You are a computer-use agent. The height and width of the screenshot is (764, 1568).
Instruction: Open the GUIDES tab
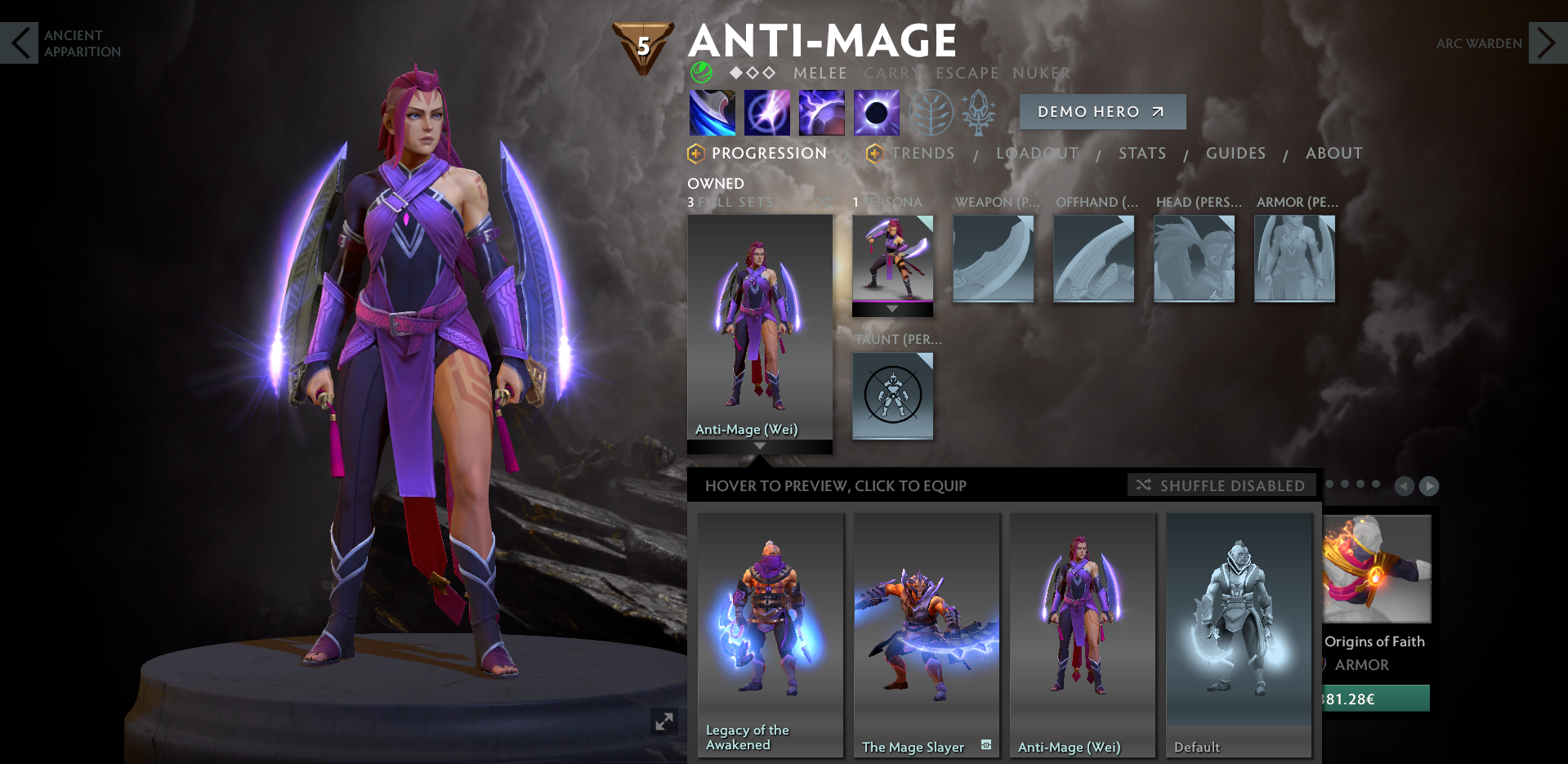click(1235, 153)
